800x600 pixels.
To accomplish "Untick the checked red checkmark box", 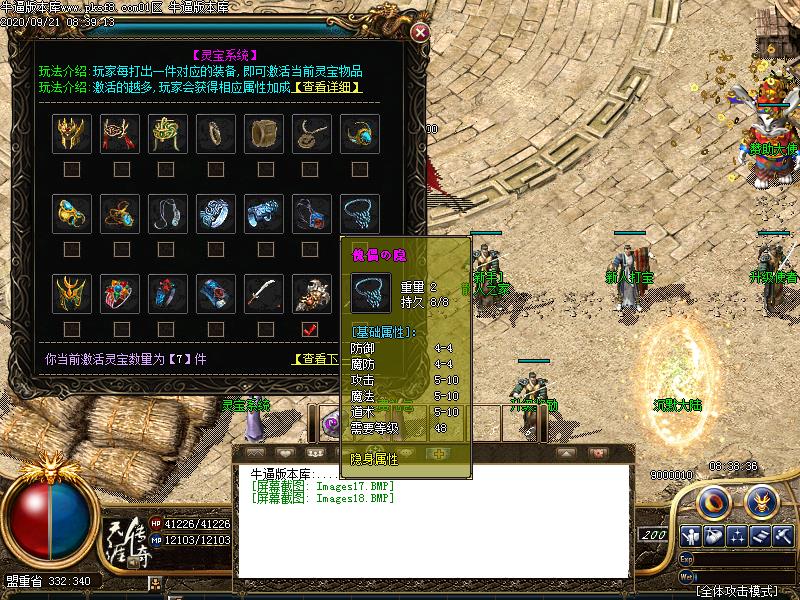I will 310,329.
